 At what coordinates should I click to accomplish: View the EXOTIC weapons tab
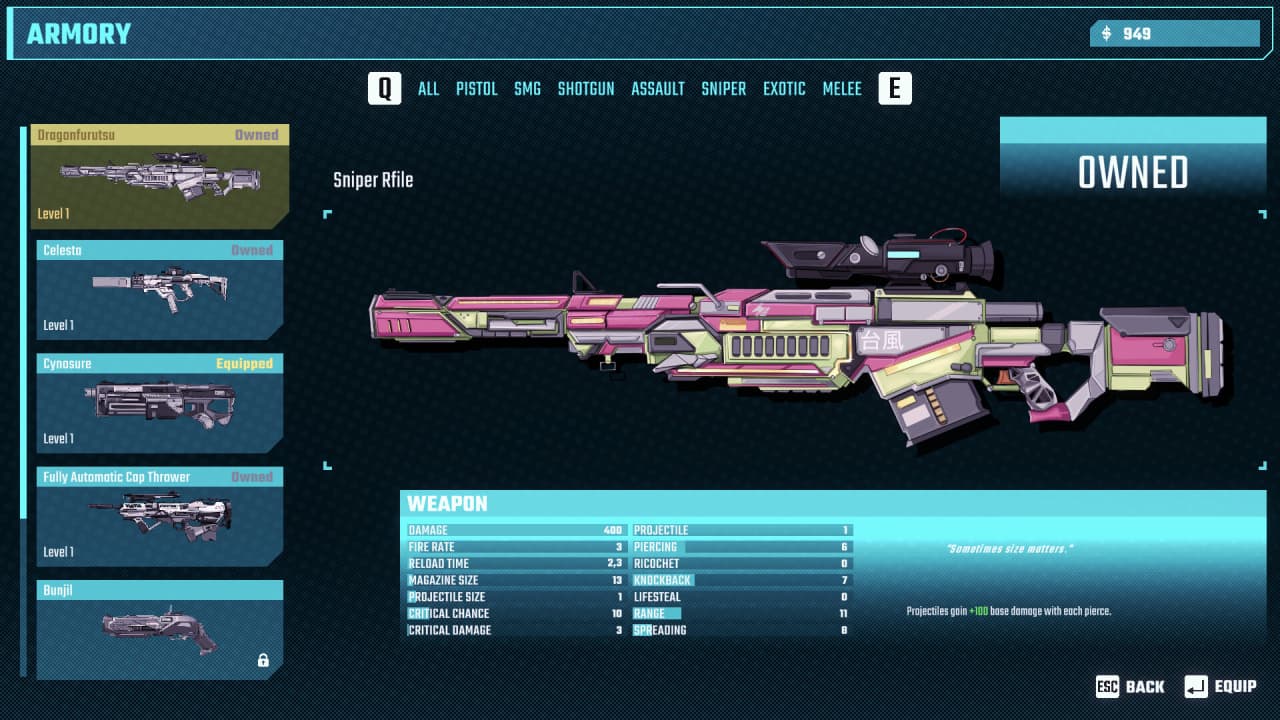[x=784, y=89]
